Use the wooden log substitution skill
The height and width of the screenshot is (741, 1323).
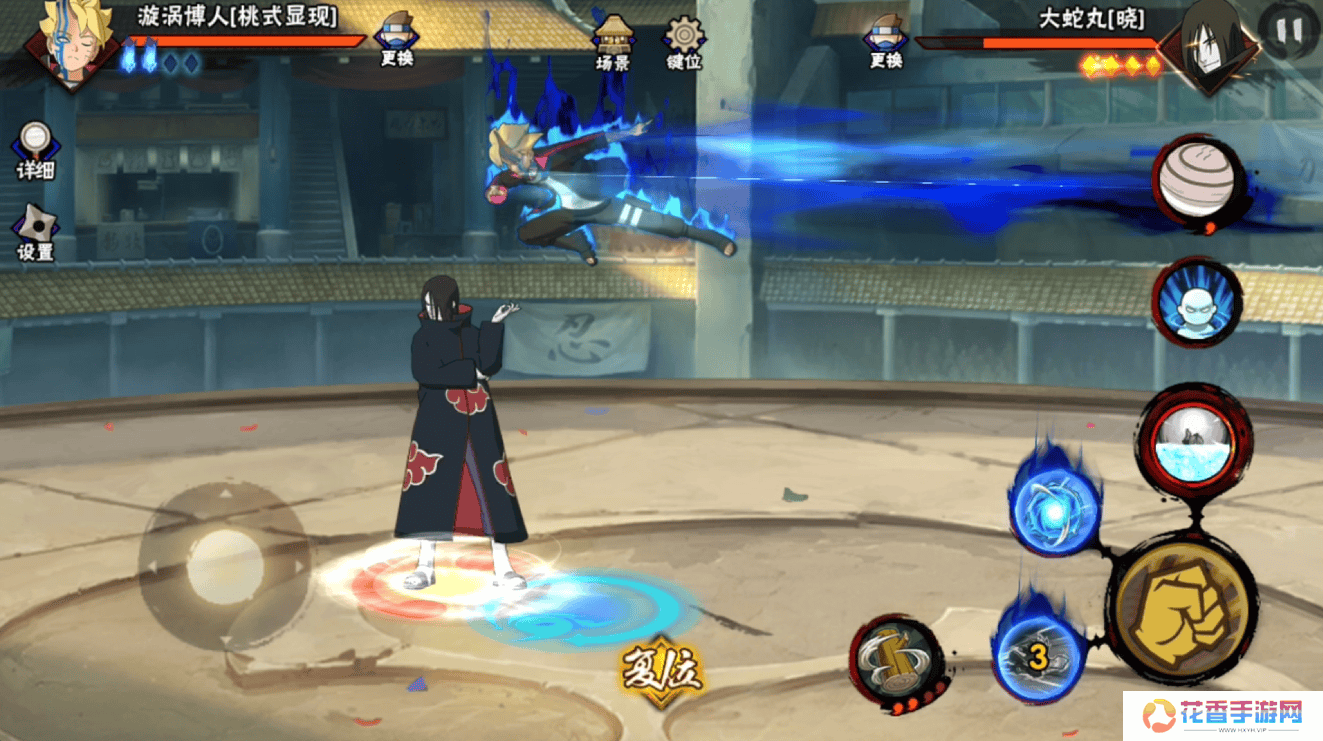895,661
